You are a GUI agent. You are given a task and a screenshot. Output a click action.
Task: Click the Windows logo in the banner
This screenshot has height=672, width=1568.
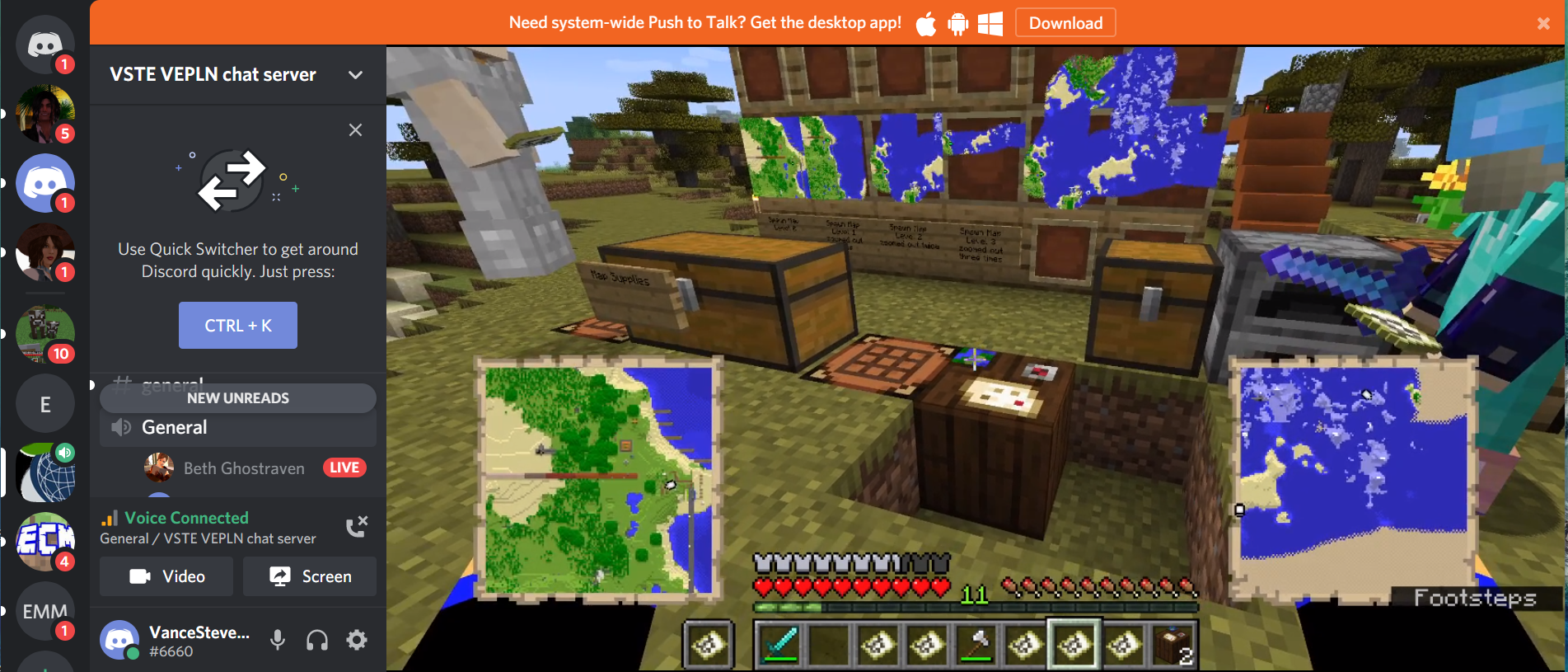989,25
